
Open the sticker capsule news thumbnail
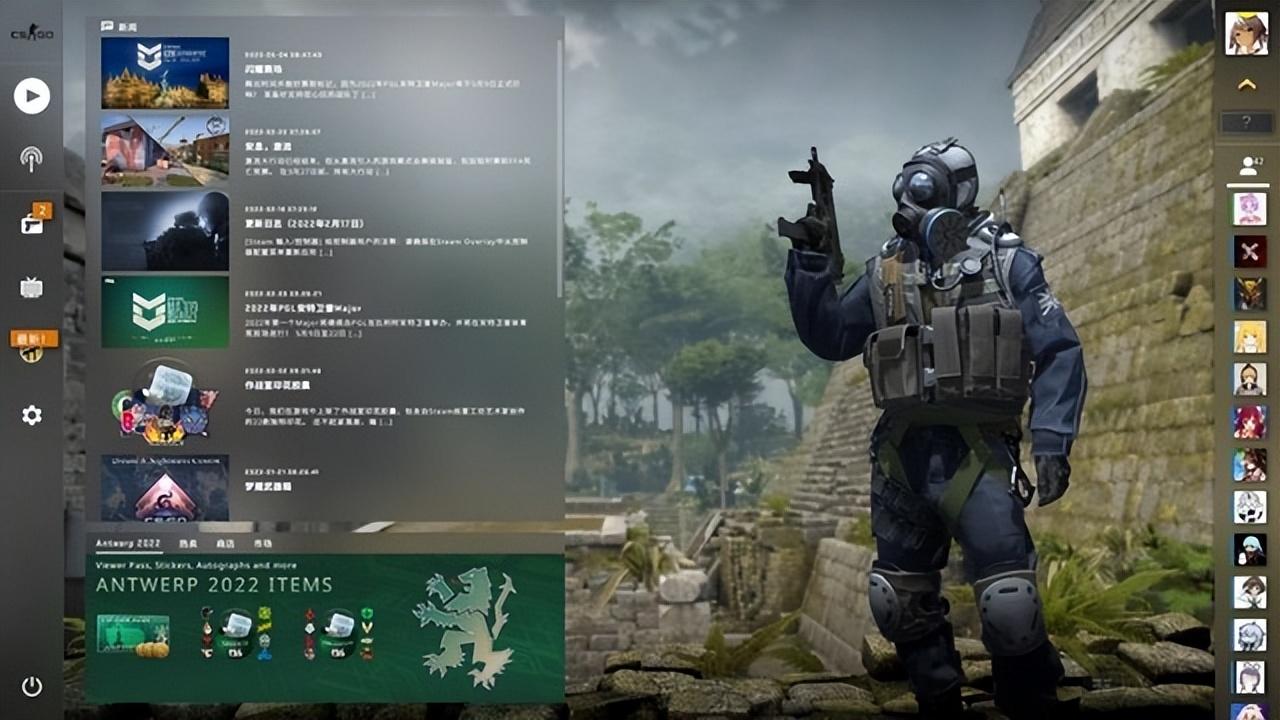[165, 402]
